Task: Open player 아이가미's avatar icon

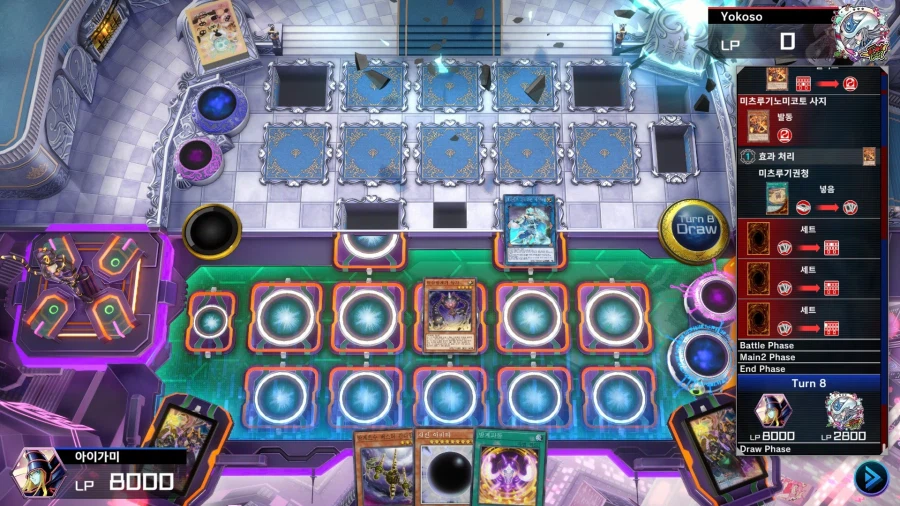Action: click(x=38, y=472)
